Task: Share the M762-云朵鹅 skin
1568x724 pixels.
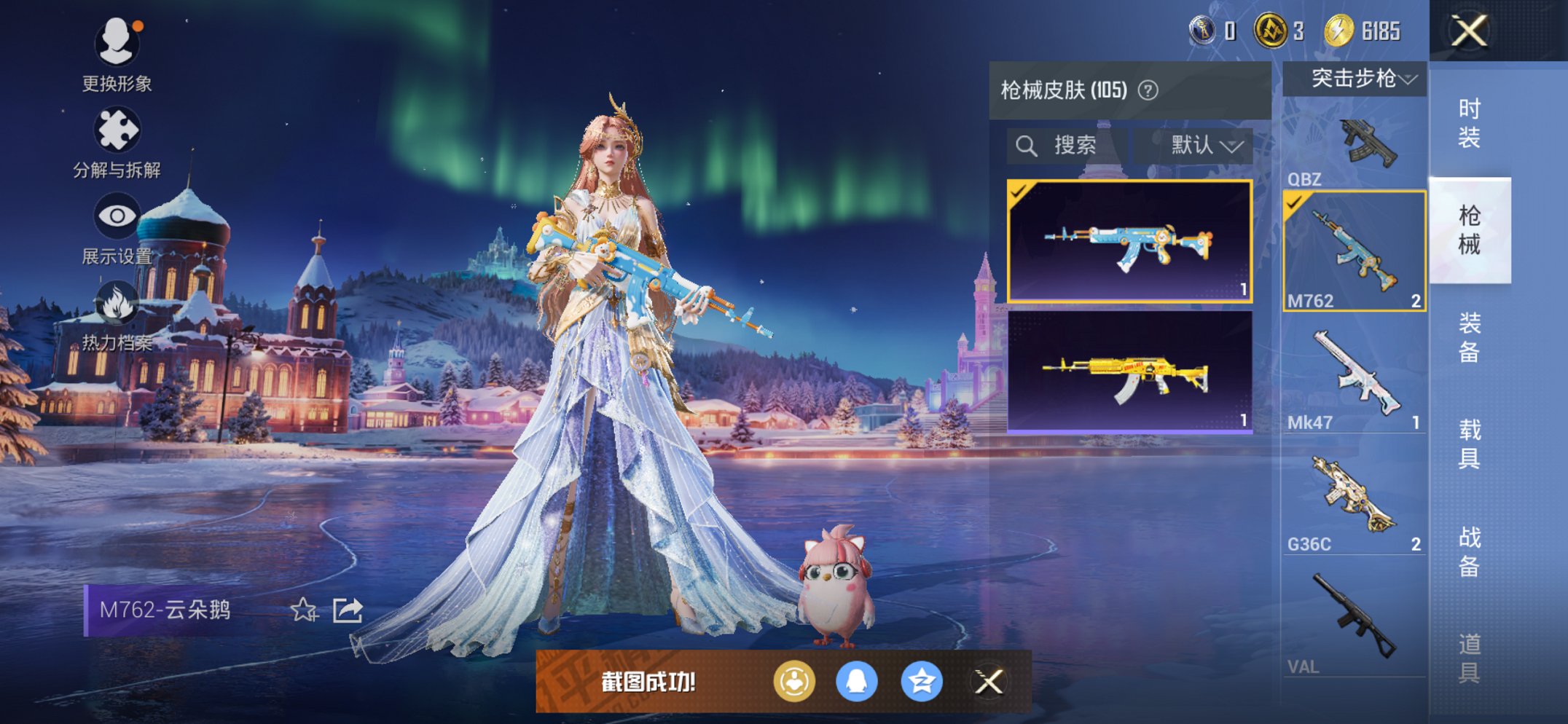Action: click(348, 610)
